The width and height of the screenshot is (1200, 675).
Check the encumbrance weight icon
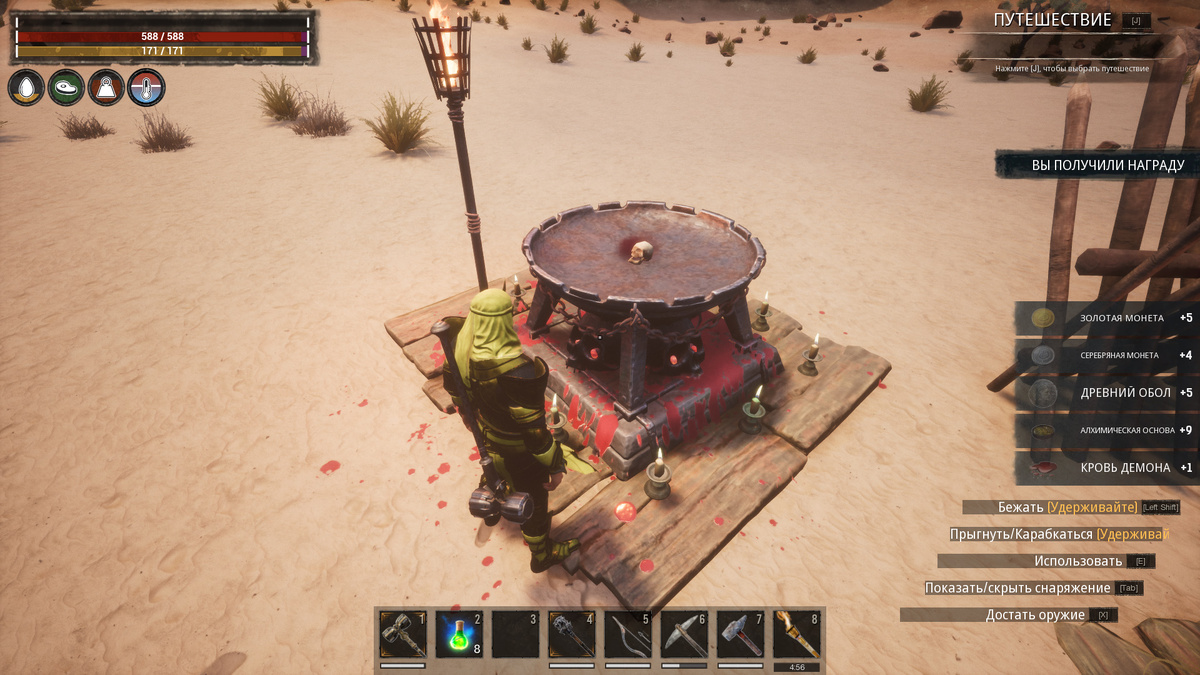tap(106, 88)
